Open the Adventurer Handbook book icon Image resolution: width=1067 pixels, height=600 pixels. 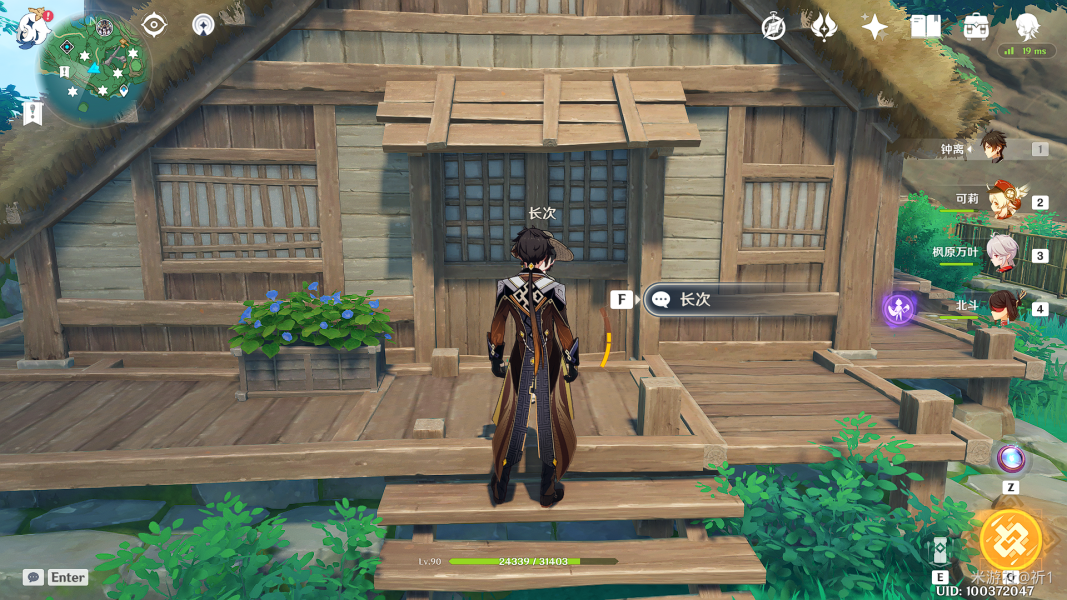pos(925,27)
